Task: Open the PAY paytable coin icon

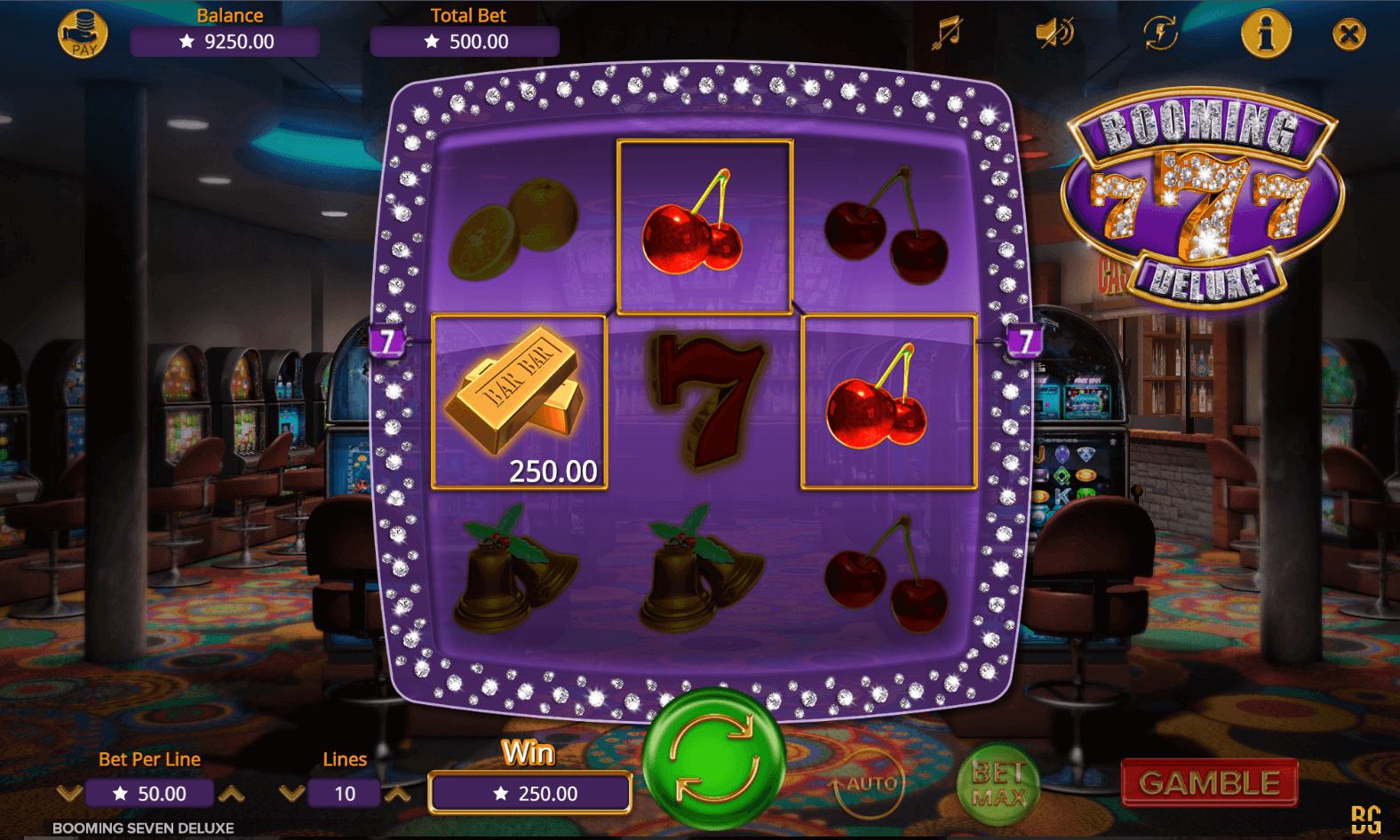Action: point(83,34)
